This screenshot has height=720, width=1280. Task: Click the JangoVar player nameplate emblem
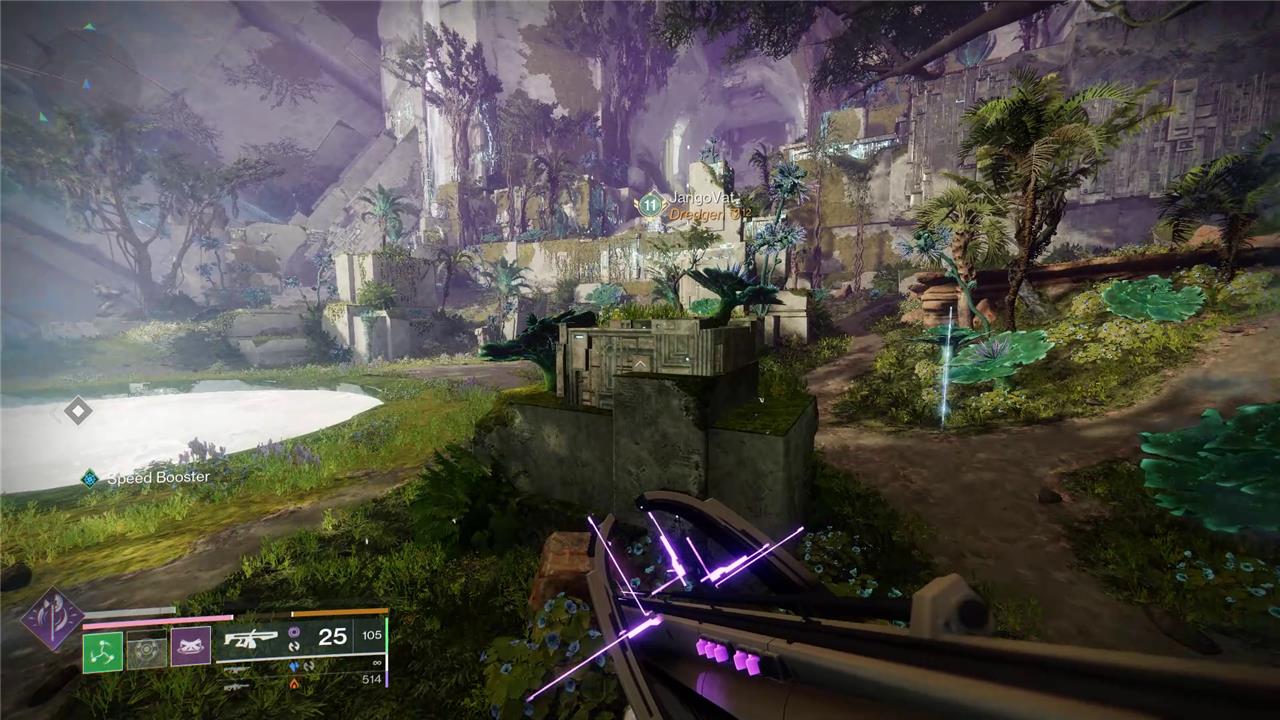(650, 204)
